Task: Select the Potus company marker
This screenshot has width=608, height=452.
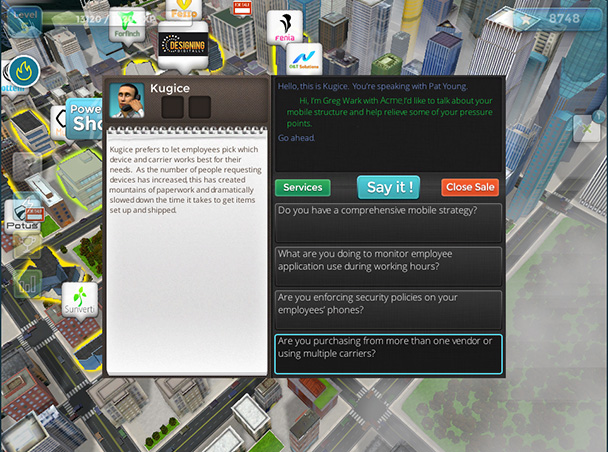Action: point(22,216)
